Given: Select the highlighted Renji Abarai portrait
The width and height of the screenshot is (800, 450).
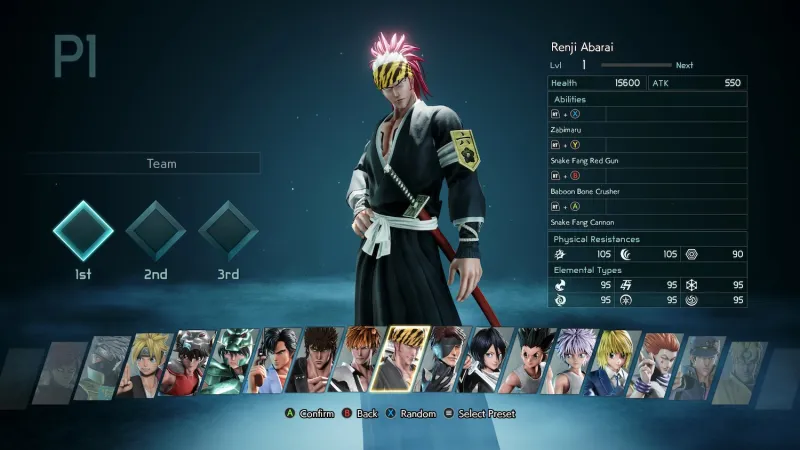Looking at the screenshot, I should 400,359.
